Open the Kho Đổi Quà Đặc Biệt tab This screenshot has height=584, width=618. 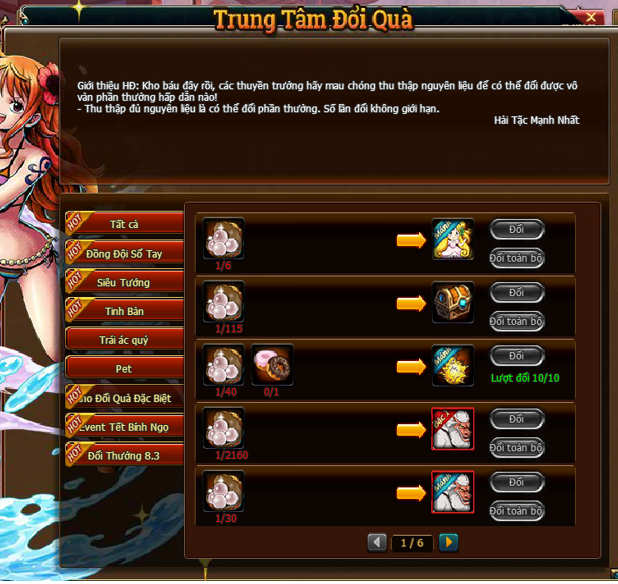(x=125, y=397)
